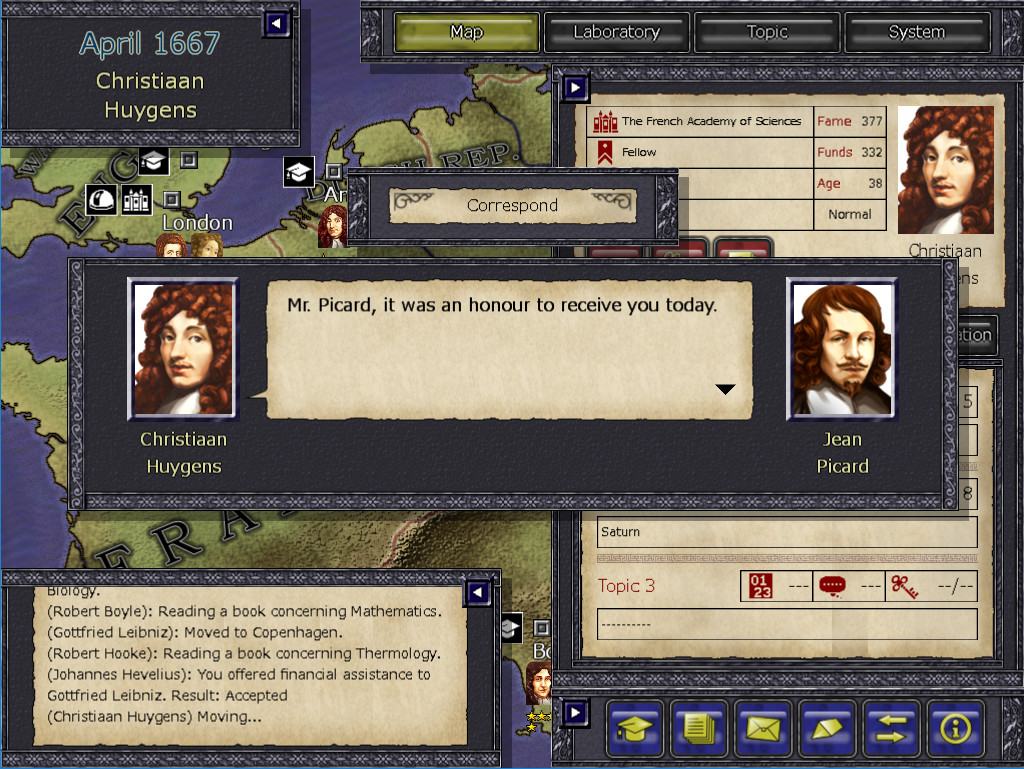Viewport: 1024px width, 769px height.
Task: Open the envelope mail toolbar button
Action: pos(763,728)
